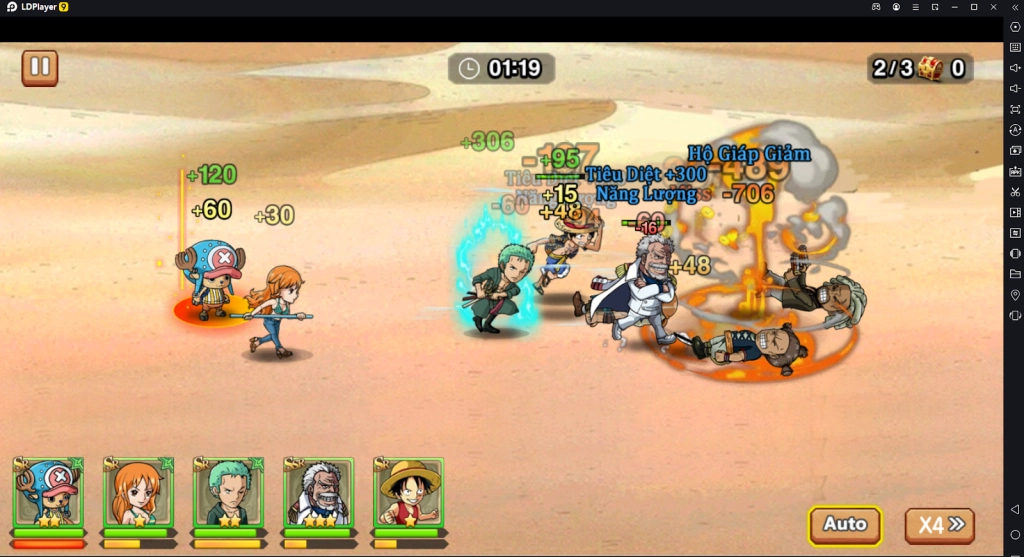Image resolution: width=1024 pixels, height=557 pixels.
Task: Tap Zoro's hero portrait
Action: (228, 493)
